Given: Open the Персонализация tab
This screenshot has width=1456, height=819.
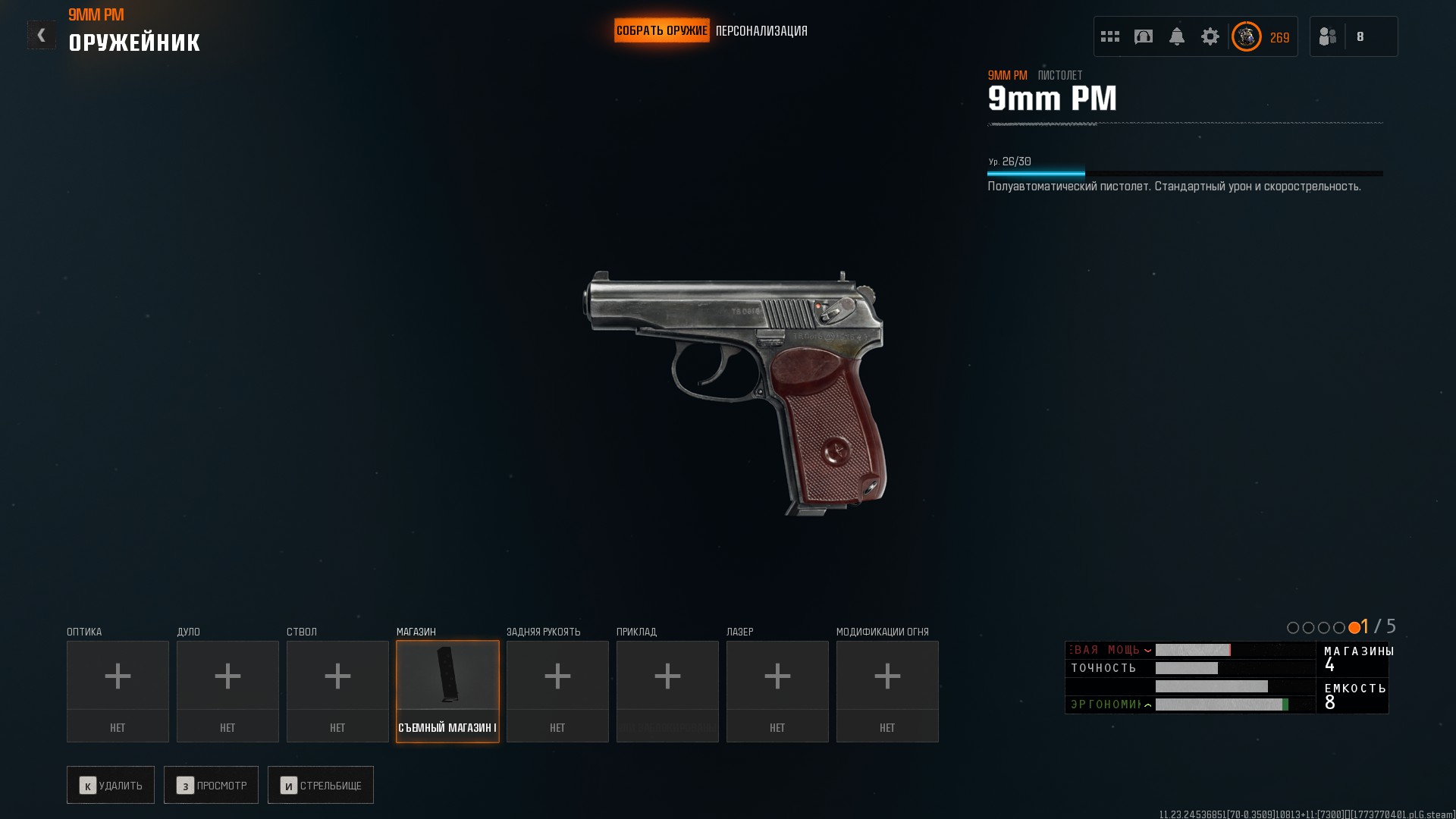Looking at the screenshot, I should pos(761,31).
